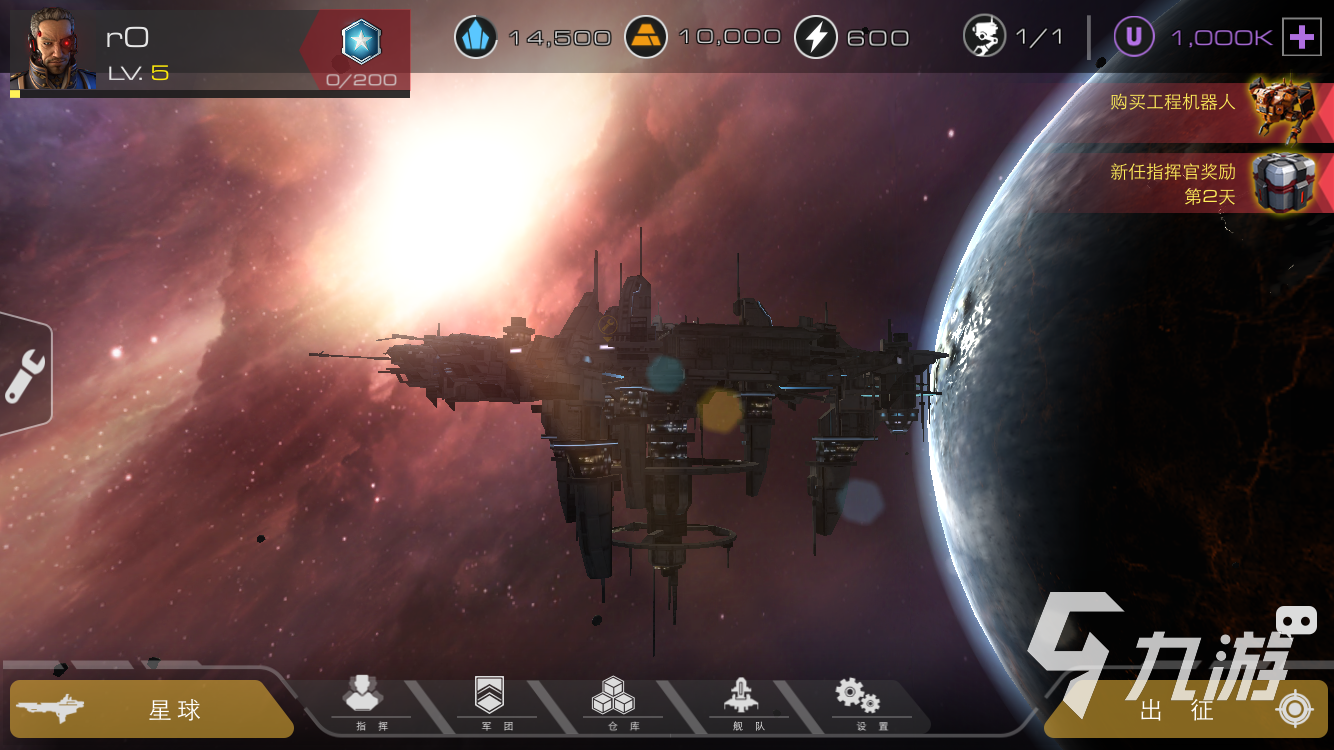The width and height of the screenshot is (1334, 750).
Task: Tap the blue star rank badge
Action: click(361, 42)
